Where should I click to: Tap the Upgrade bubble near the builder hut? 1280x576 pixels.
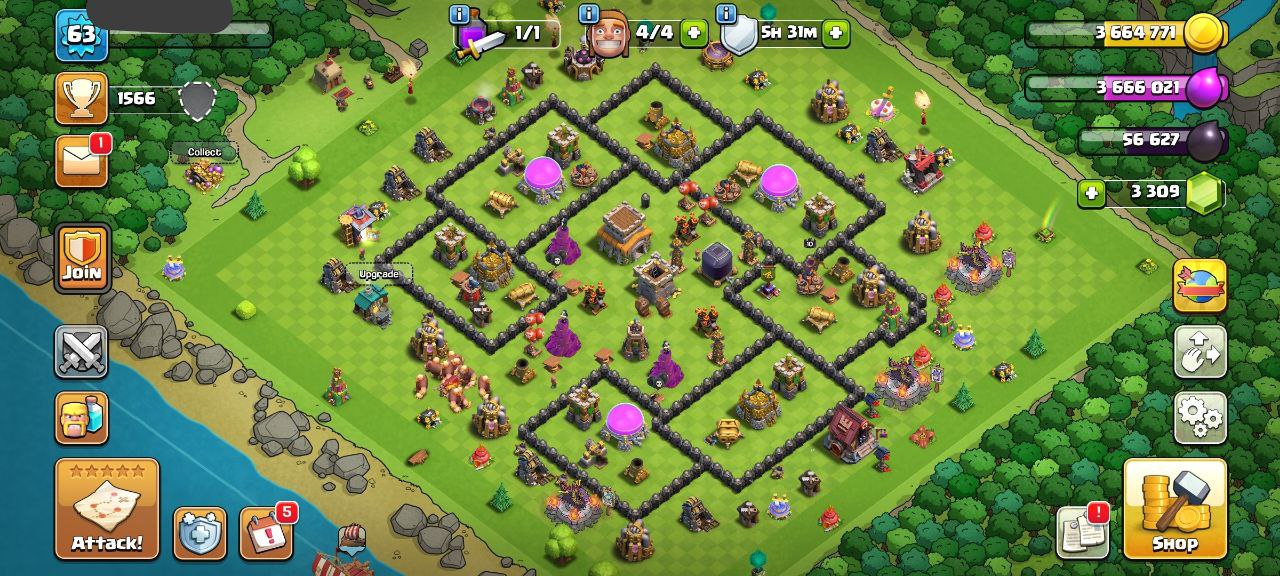379,274
